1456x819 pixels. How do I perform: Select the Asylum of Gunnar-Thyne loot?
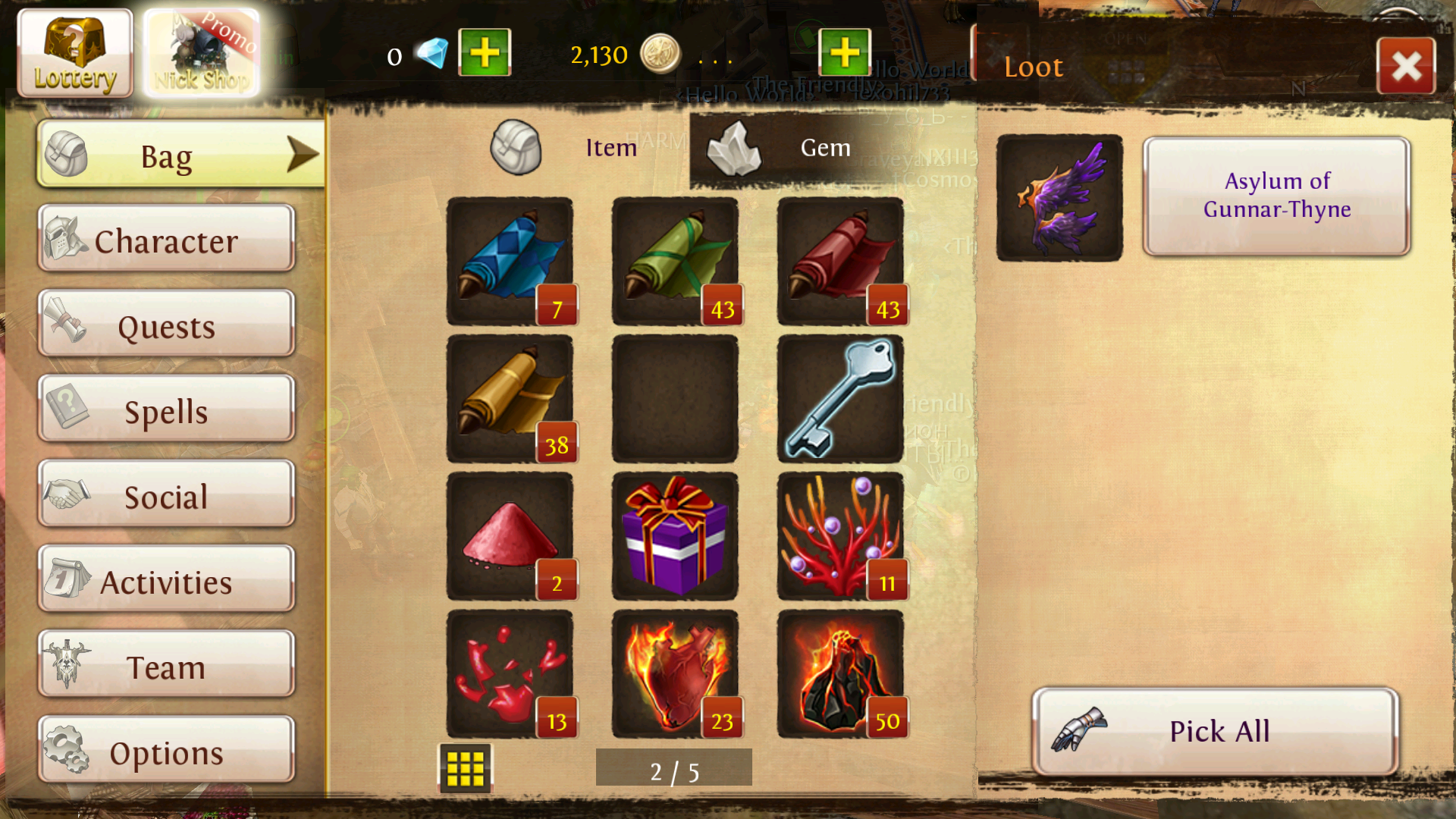[x=1276, y=196]
